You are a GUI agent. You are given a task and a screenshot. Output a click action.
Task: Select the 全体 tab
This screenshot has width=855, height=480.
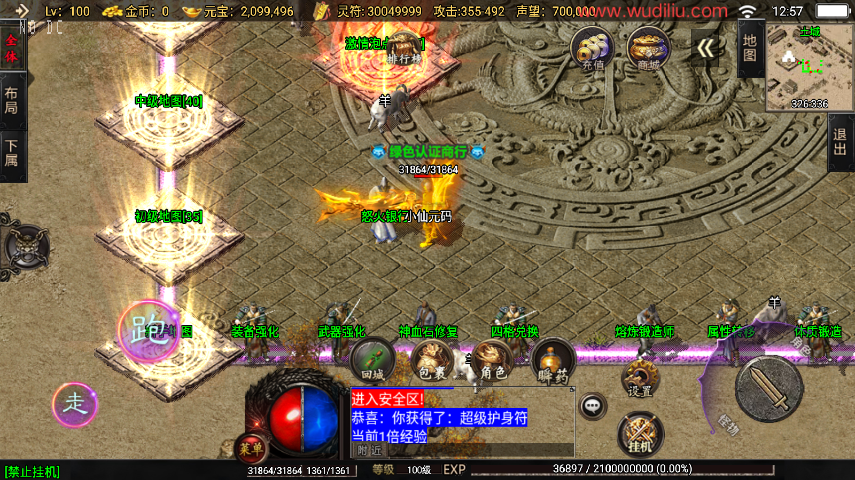point(12,49)
